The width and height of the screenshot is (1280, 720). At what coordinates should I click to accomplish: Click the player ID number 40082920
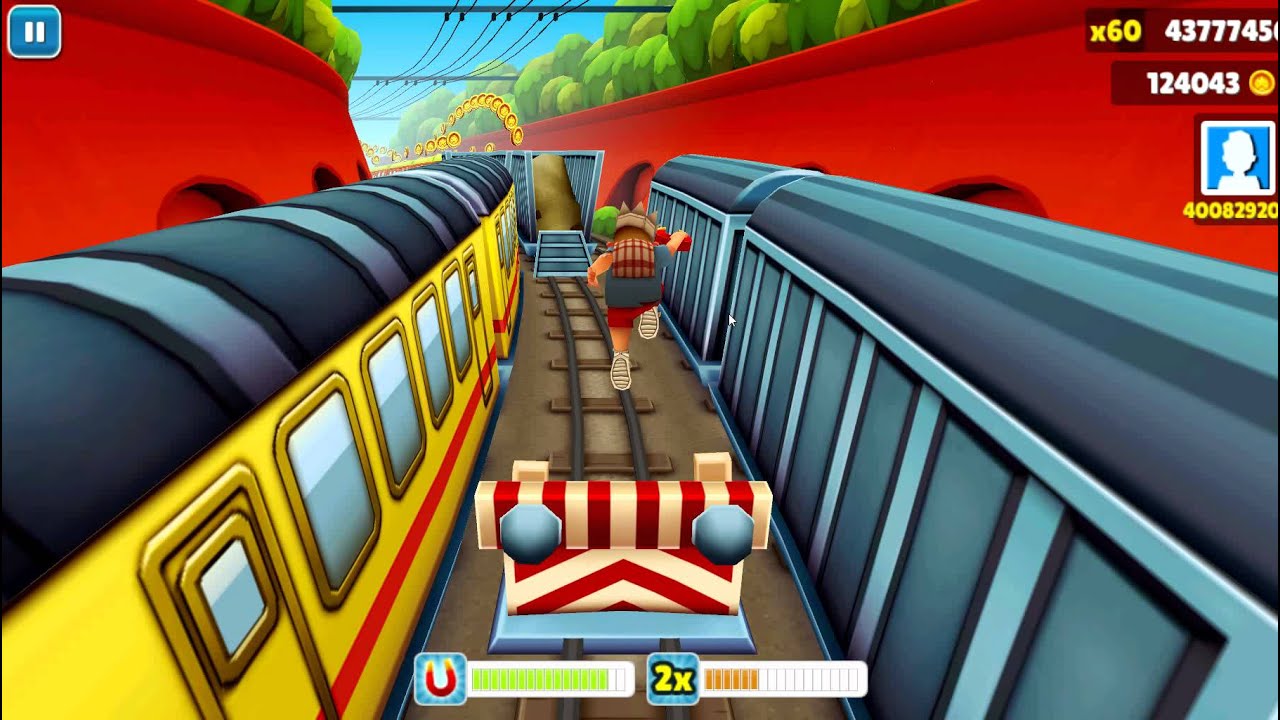point(1230,212)
